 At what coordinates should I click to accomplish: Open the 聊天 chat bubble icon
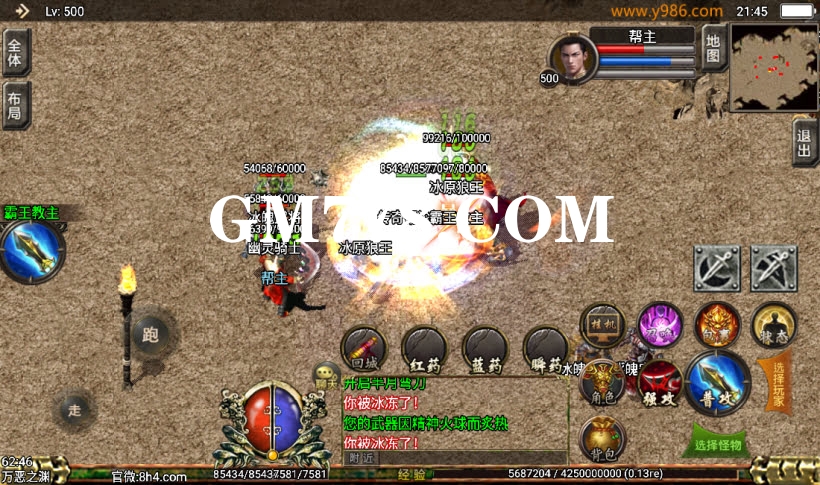pos(327,376)
